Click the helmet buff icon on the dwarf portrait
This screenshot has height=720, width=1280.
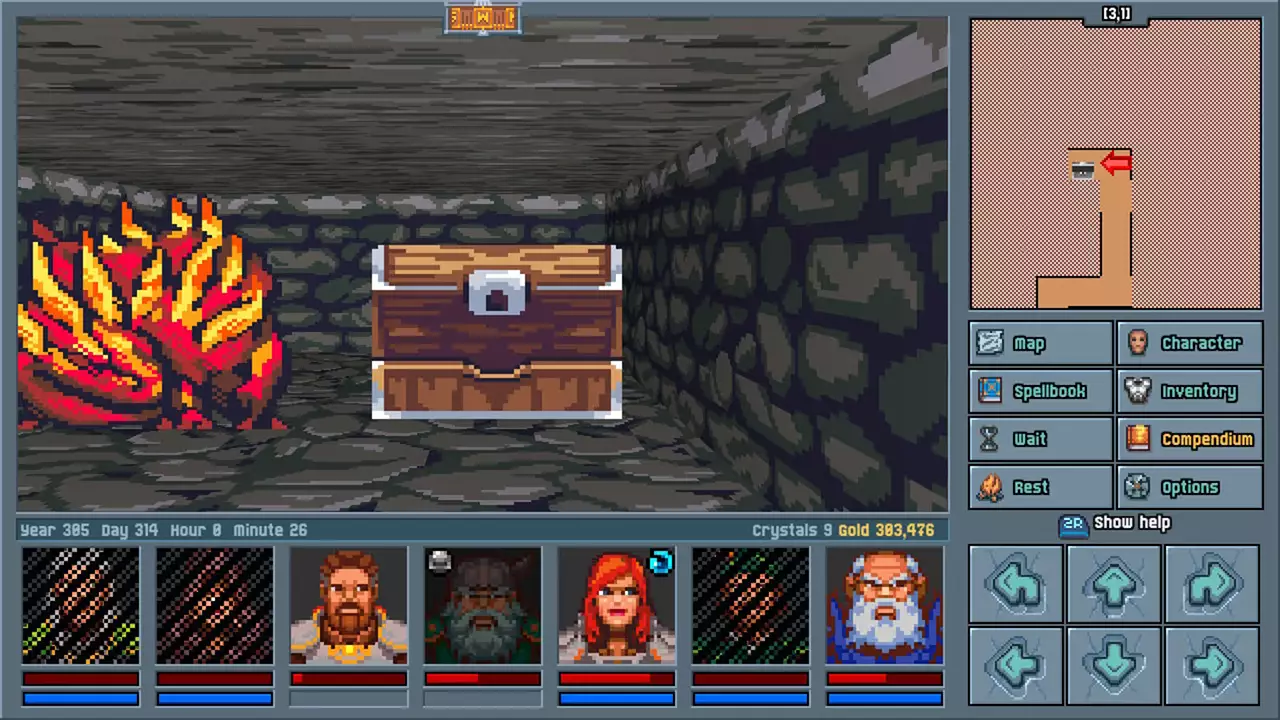click(439, 562)
